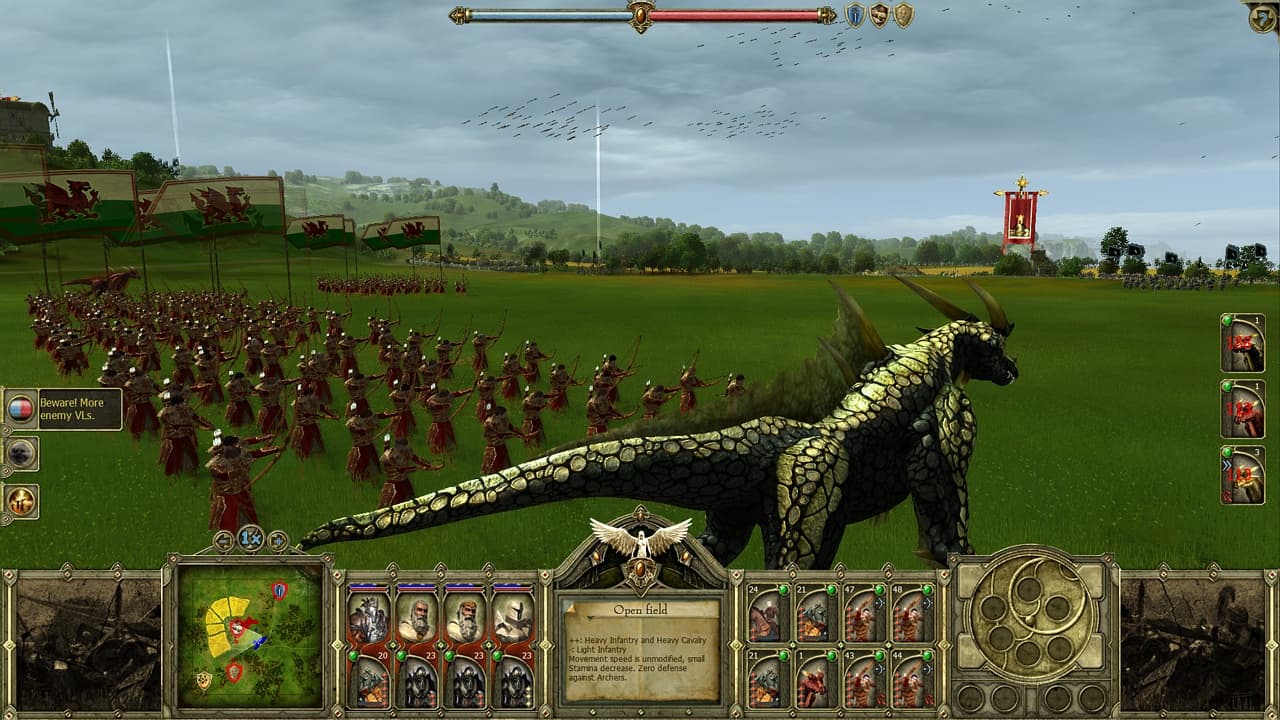Click the brown crest shield icon at top

tap(880, 16)
